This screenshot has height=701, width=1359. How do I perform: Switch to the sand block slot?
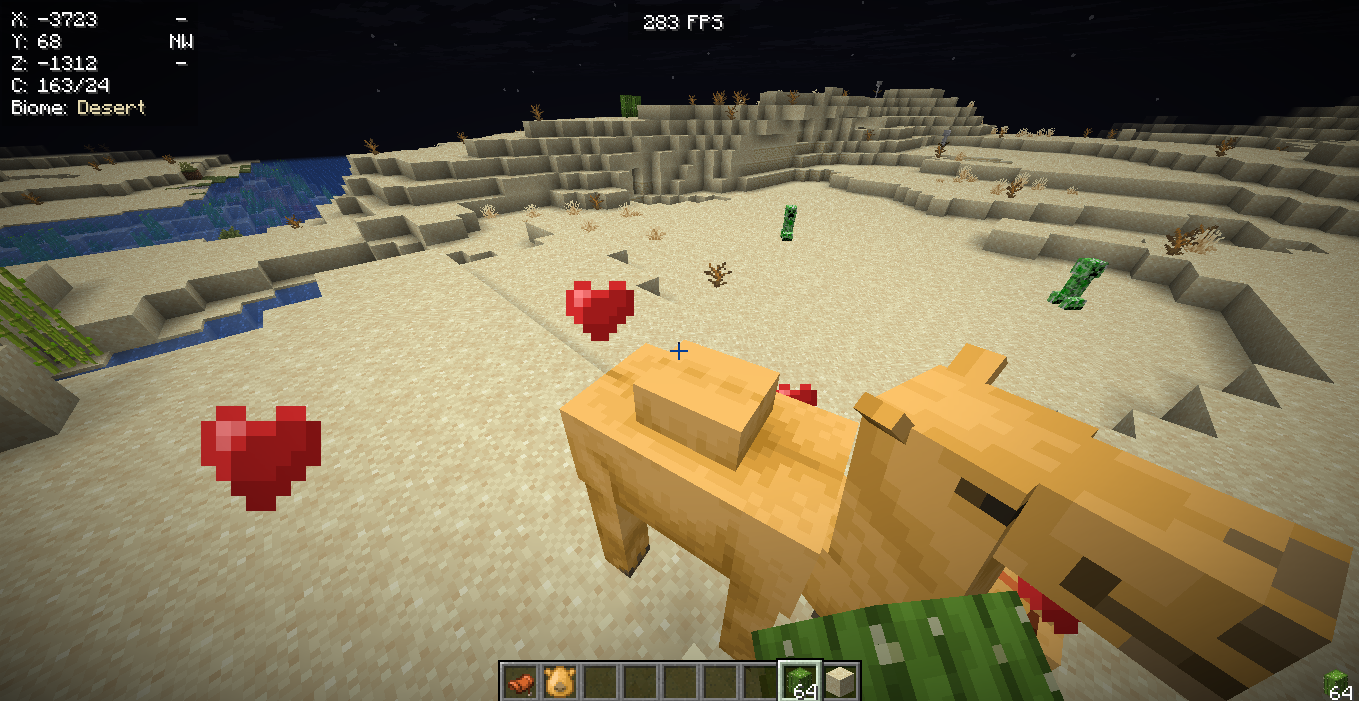point(840,682)
